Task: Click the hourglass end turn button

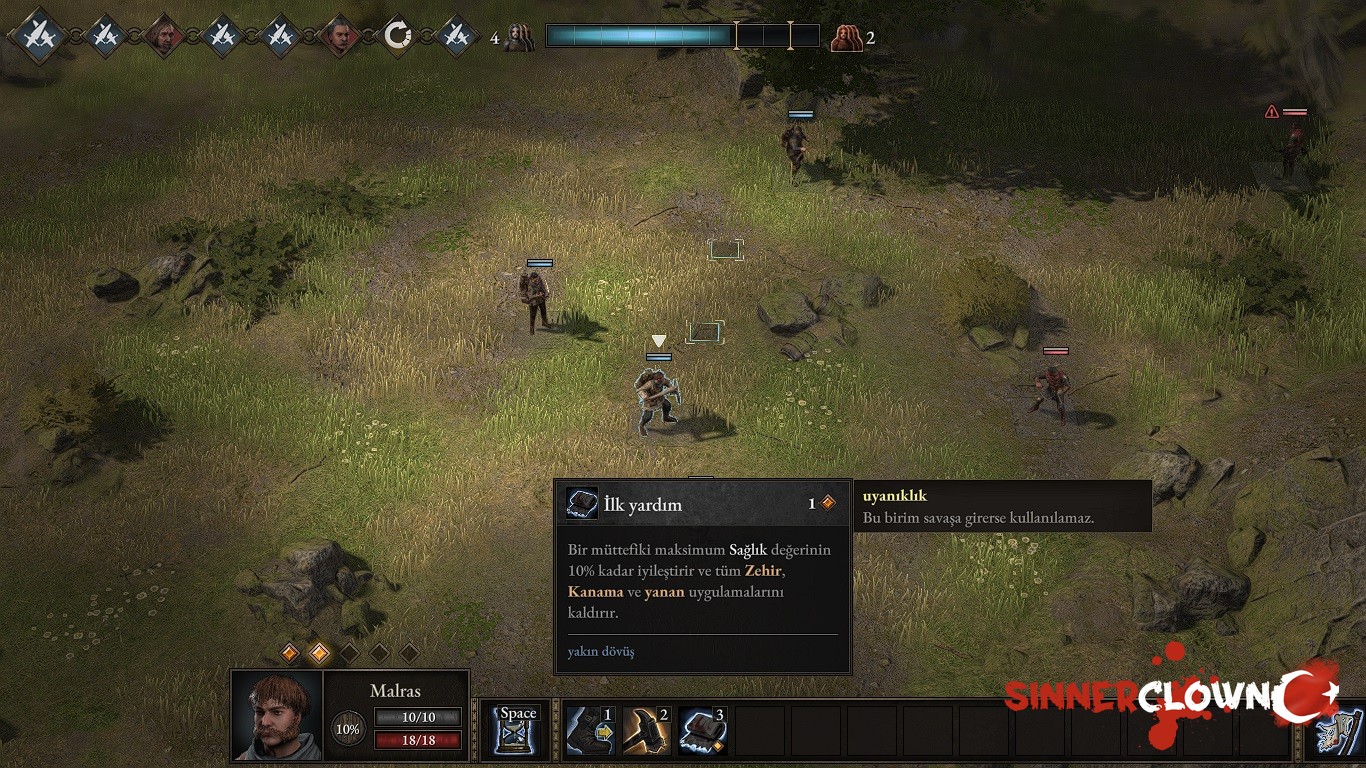Action: (518, 730)
